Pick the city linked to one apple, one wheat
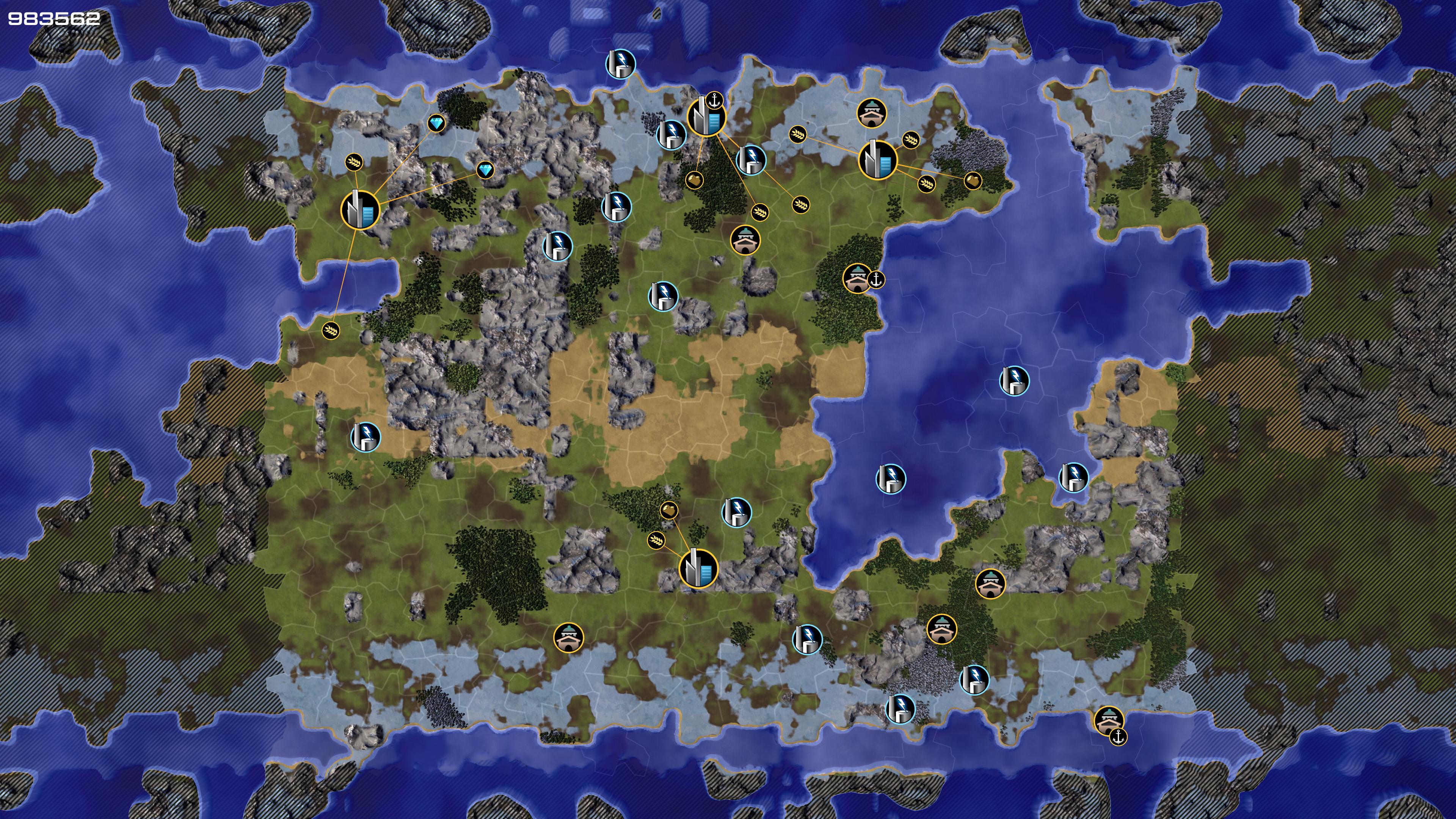The width and height of the screenshot is (1456, 819). (x=698, y=568)
